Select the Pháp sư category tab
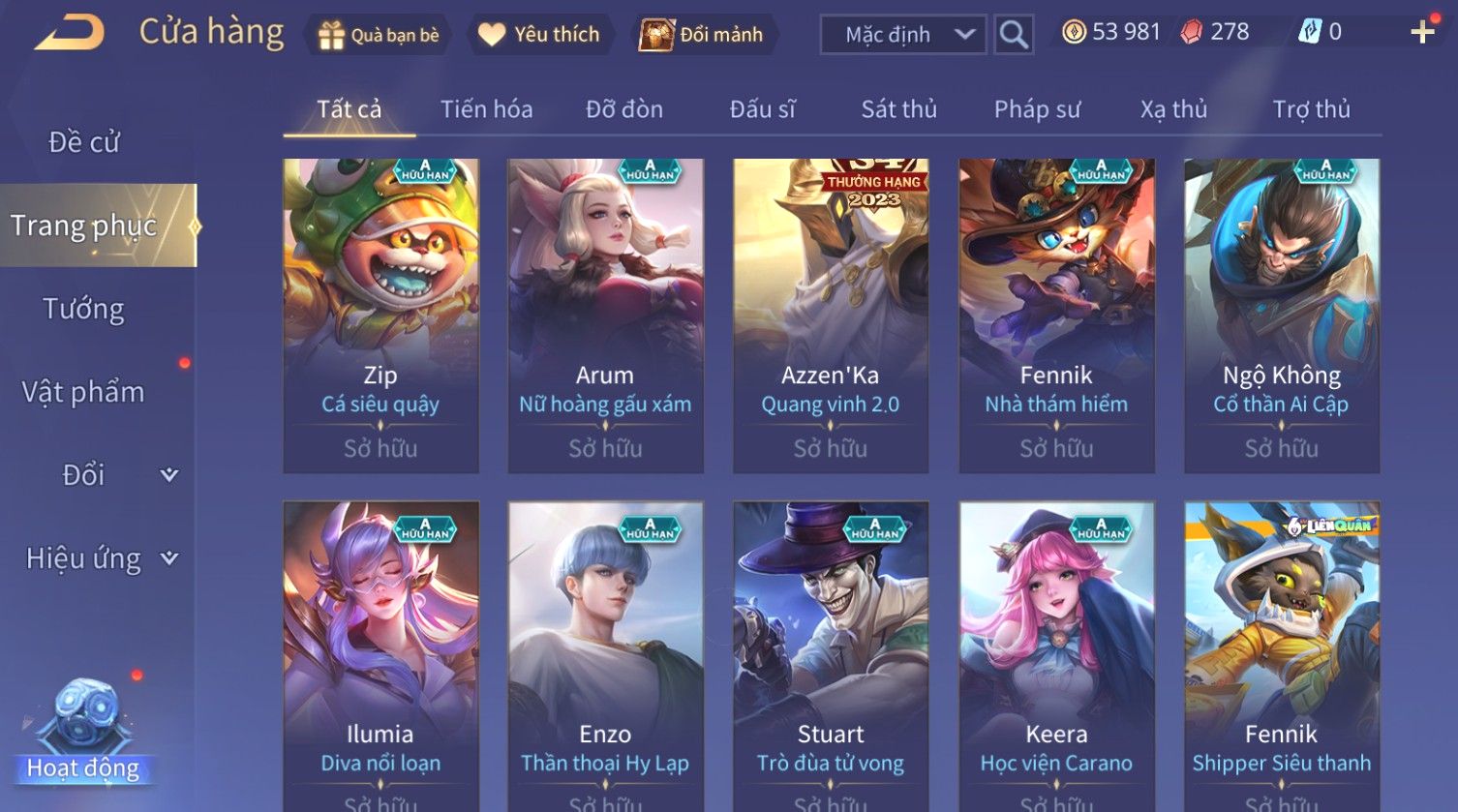Viewport: 1458px width, 812px height. [x=1037, y=109]
